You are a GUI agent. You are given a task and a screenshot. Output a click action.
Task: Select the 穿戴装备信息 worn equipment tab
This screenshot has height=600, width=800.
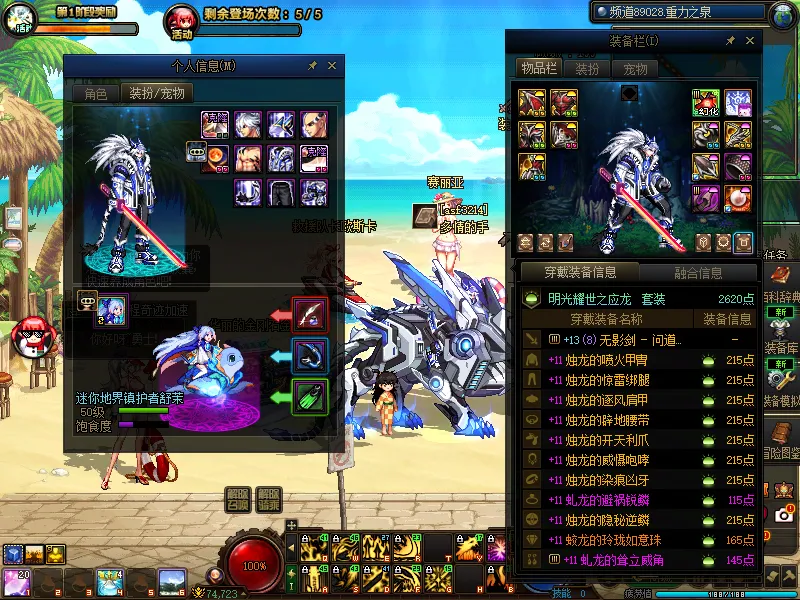(x=580, y=273)
